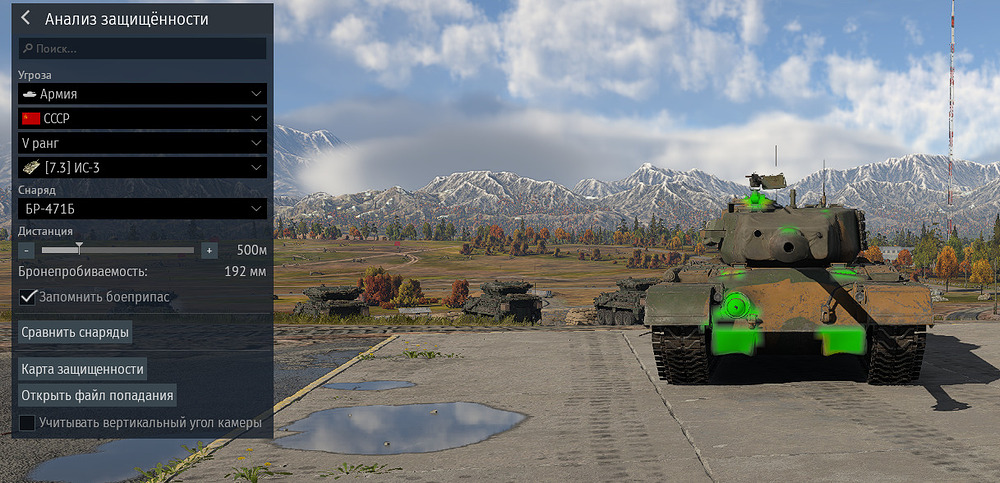Toggle the Запомнить боеприпас checkbox
The height and width of the screenshot is (483, 1000).
pyautogui.click(x=28, y=297)
